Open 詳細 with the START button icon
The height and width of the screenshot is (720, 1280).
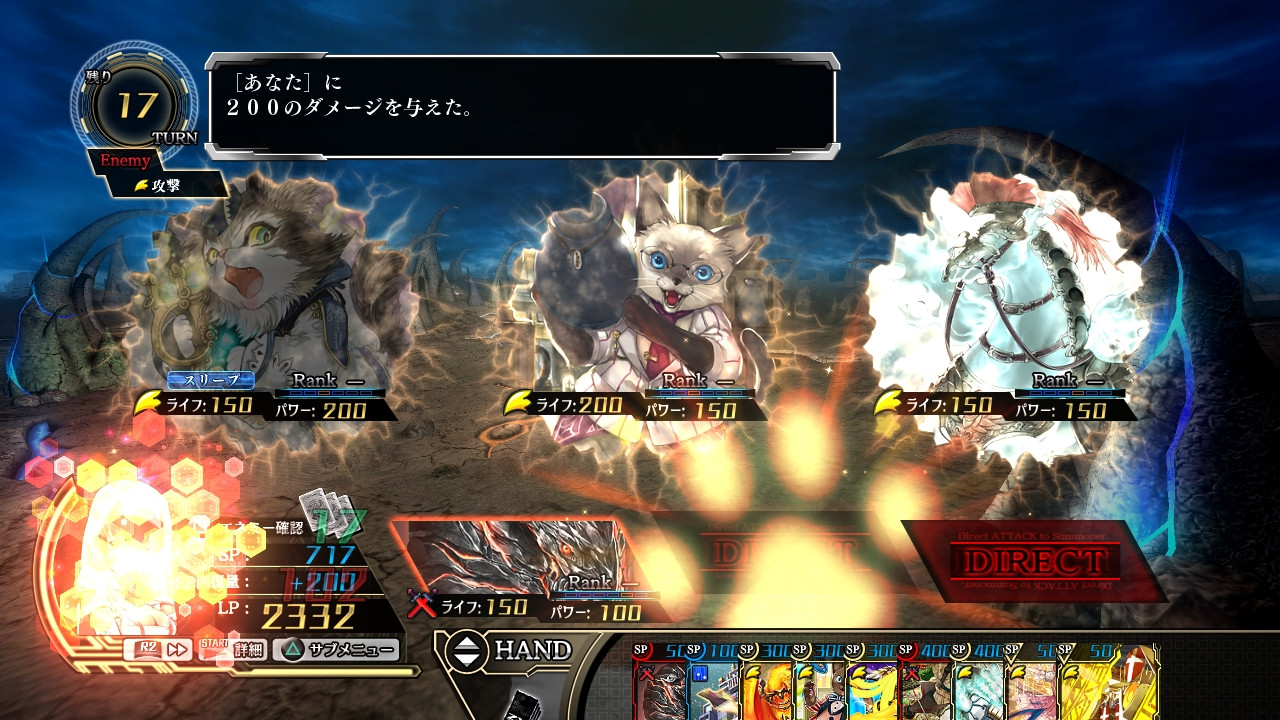(x=231, y=649)
